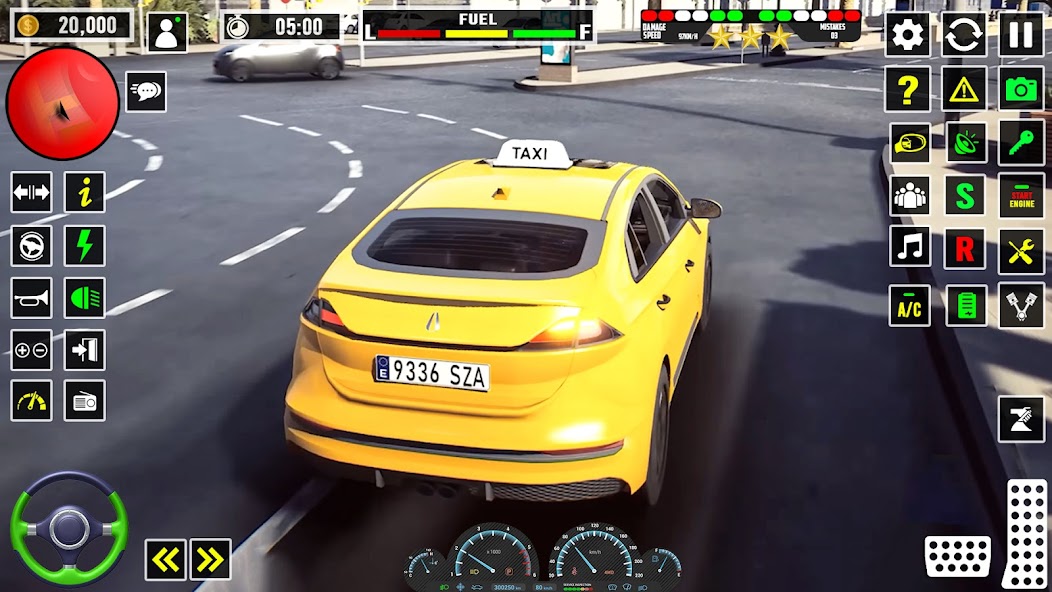Pause the game

(1021, 35)
